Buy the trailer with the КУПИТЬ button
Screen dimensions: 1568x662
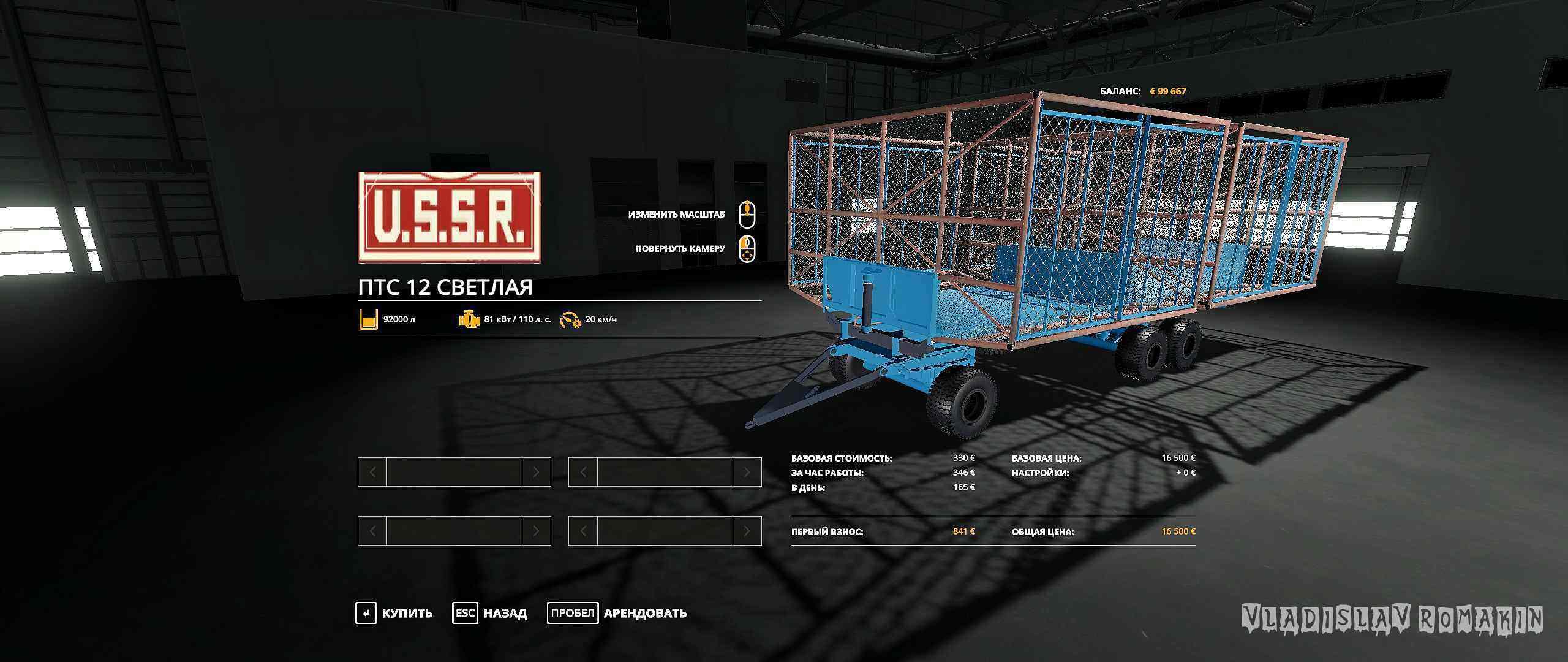[395, 613]
